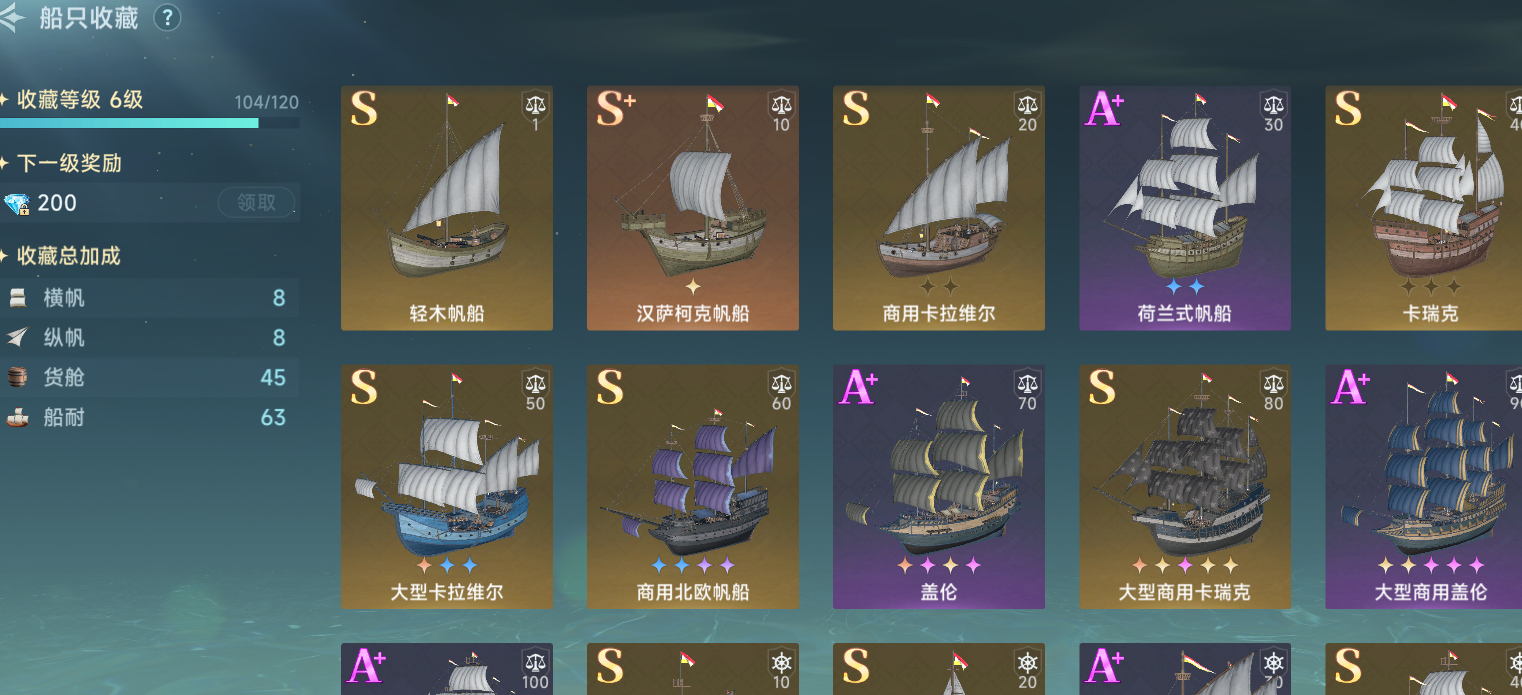Go back using the top-left arrow
The image size is (1522, 695).
point(13,18)
